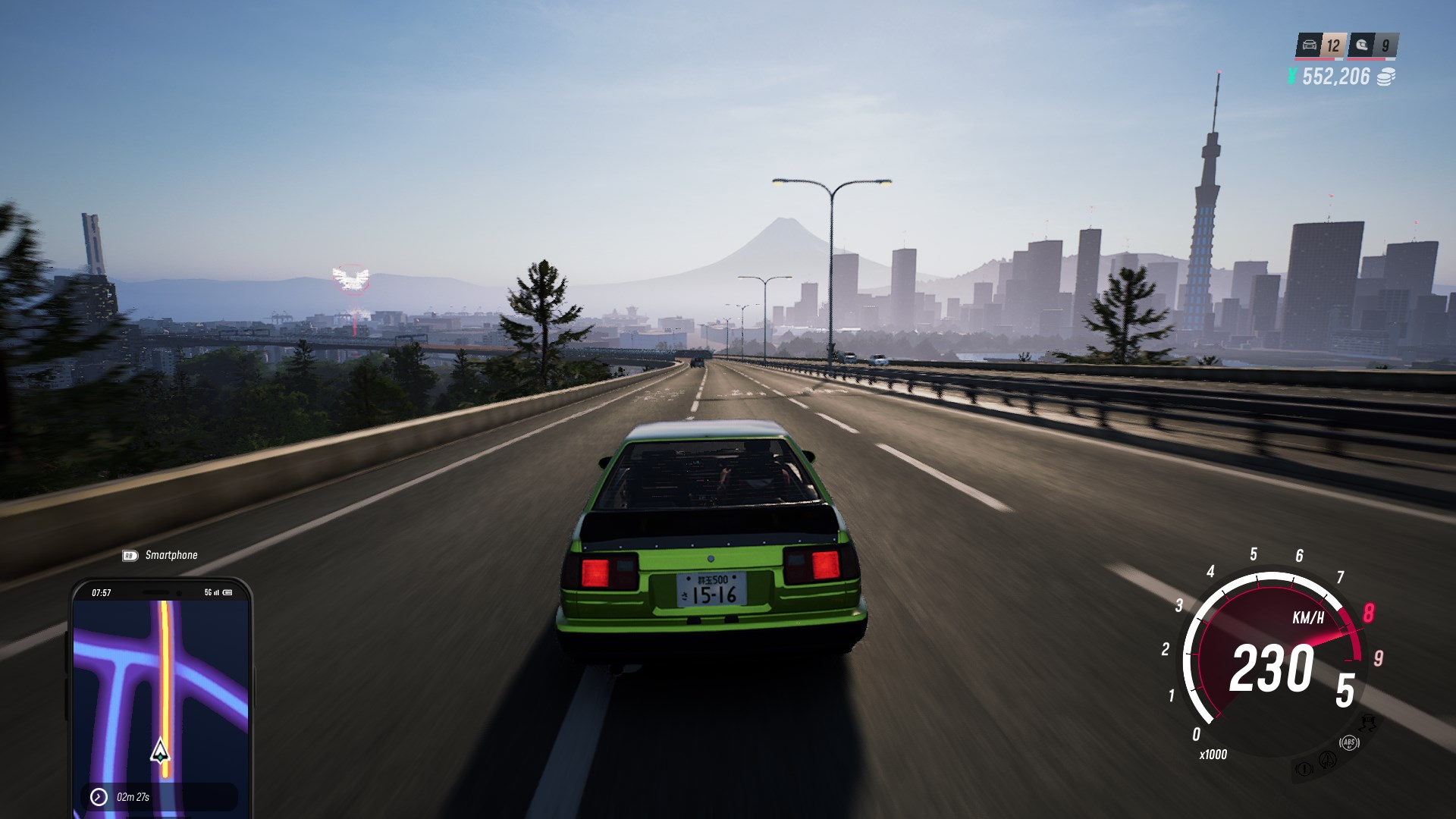Select the player arrow on the minimap
This screenshot has width=1456, height=819.
(160, 751)
